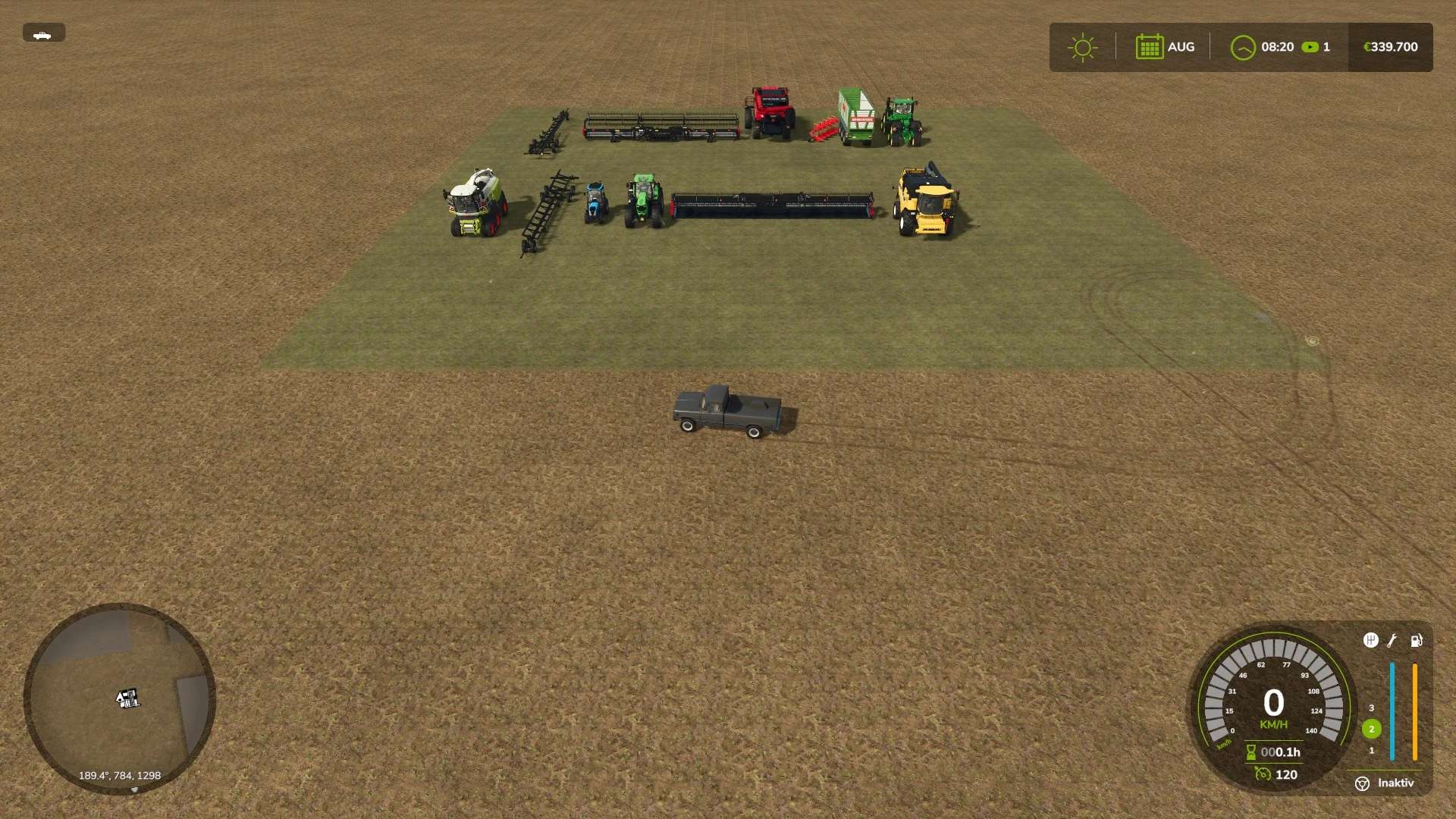Screen dimensions: 1456x819
Task: Click the vehicle marker on the minimap
Action: click(127, 698)
